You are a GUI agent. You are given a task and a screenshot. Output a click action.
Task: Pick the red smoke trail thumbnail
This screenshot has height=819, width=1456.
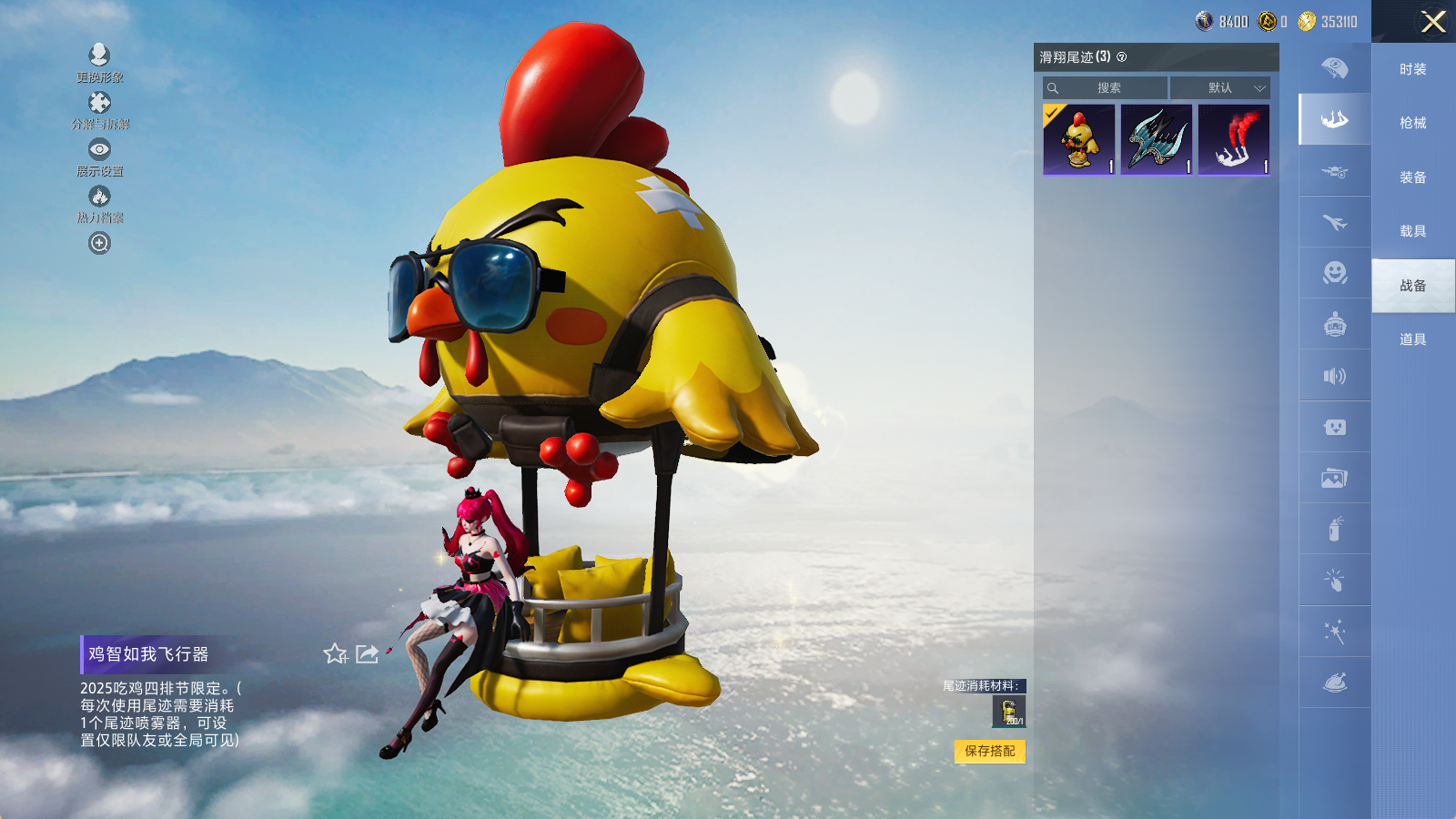tap(1233, 139)
